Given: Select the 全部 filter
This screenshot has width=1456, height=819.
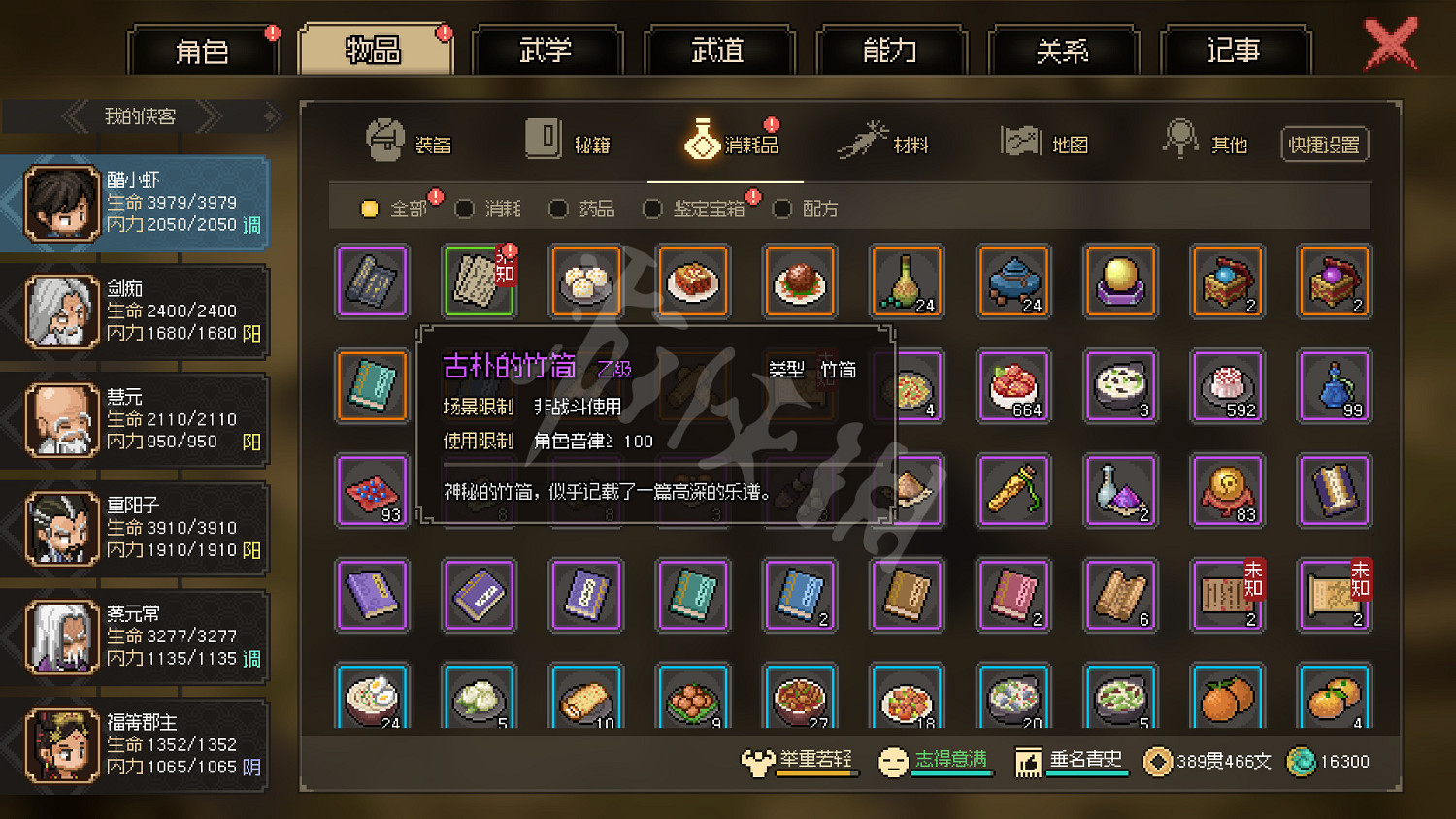Looking at the screenshot, I should coord(395,209).
